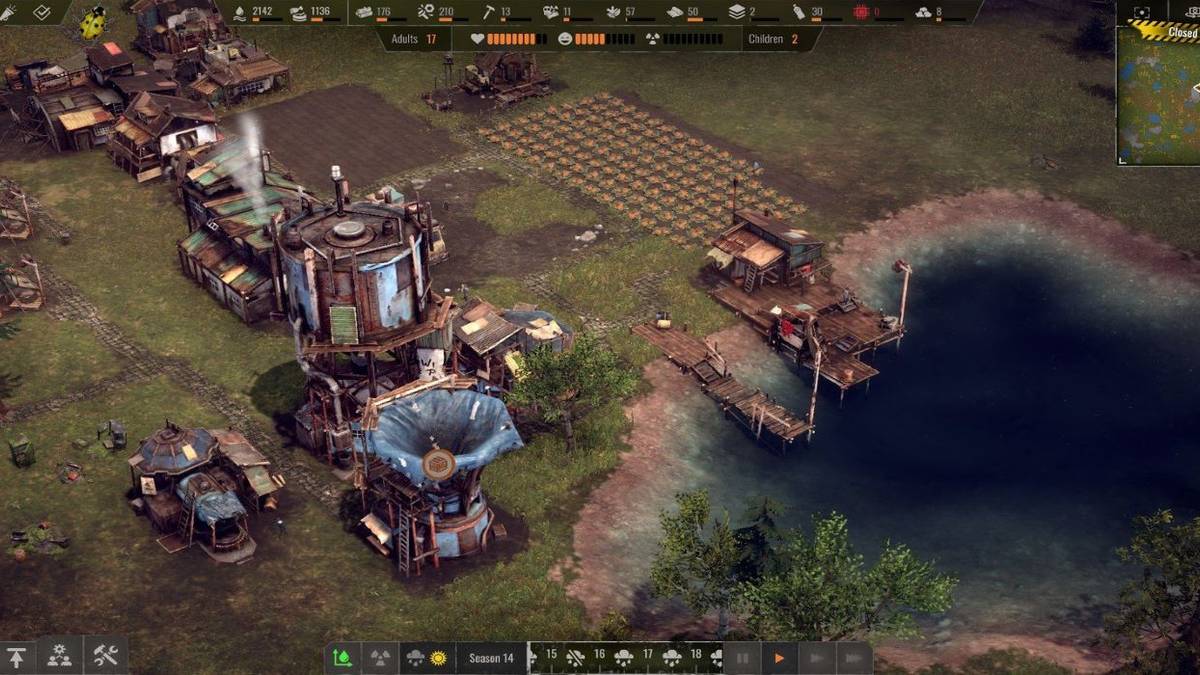1200x675 pixels.
Task: Switch to fast-forward speed
Action: click(816, 658)
